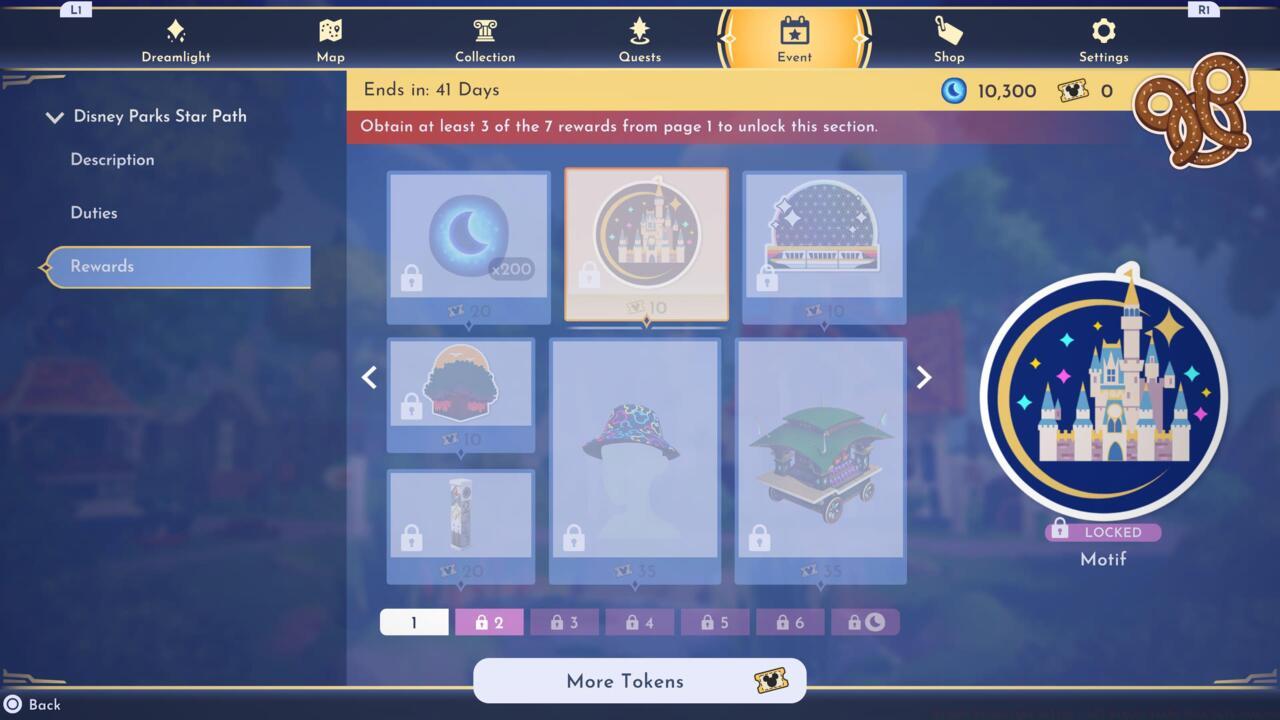Open the Shop
The height and width of the screenshot is (720, 1280).
pos(948,38)
